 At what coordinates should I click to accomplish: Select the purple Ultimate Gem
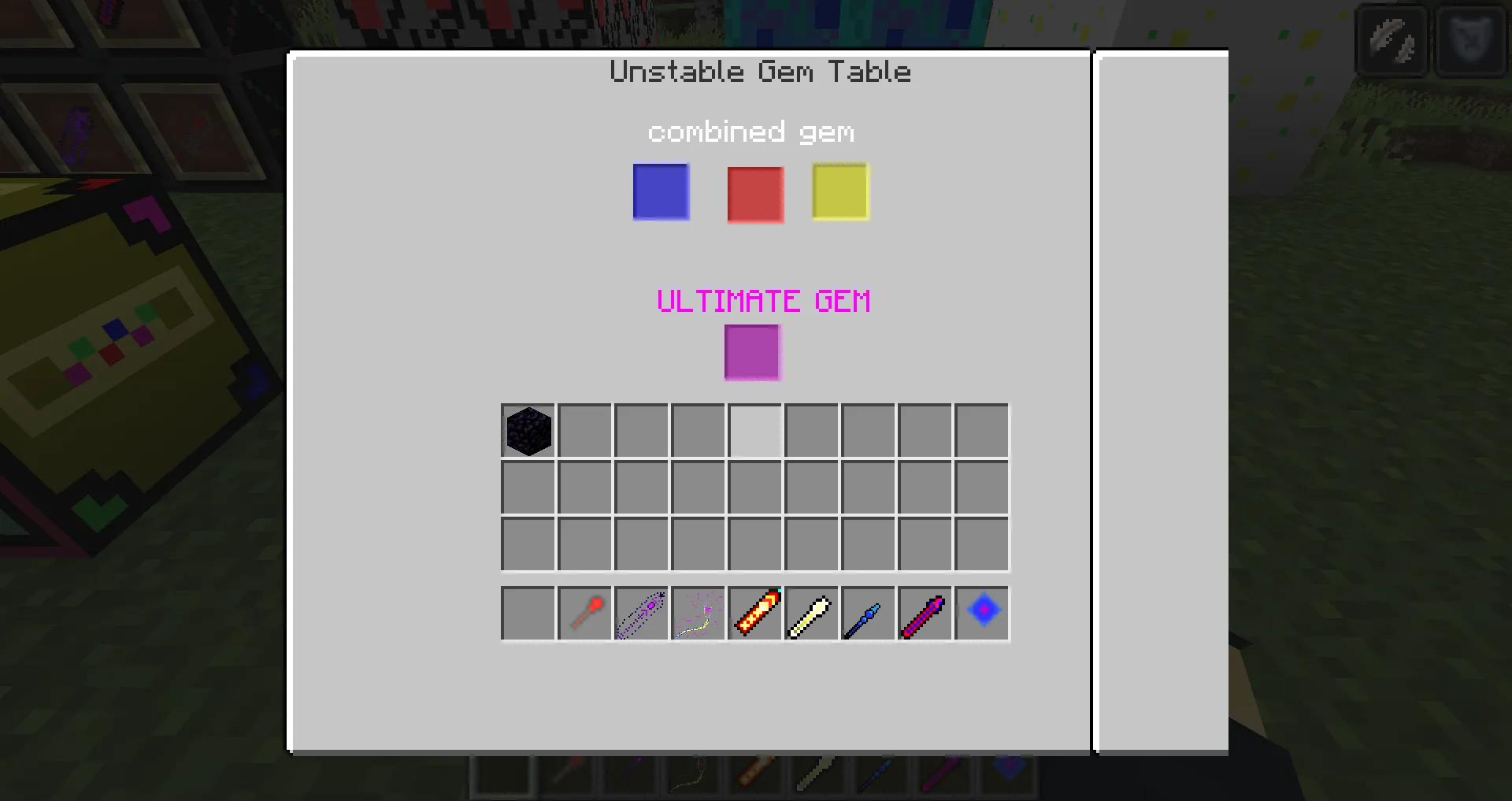pyautogui.click(x=752, y=353)
